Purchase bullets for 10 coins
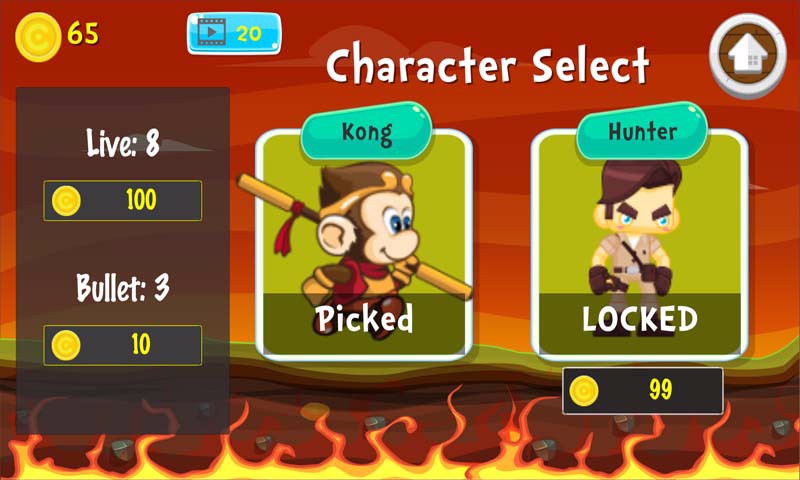 [123, 345]
